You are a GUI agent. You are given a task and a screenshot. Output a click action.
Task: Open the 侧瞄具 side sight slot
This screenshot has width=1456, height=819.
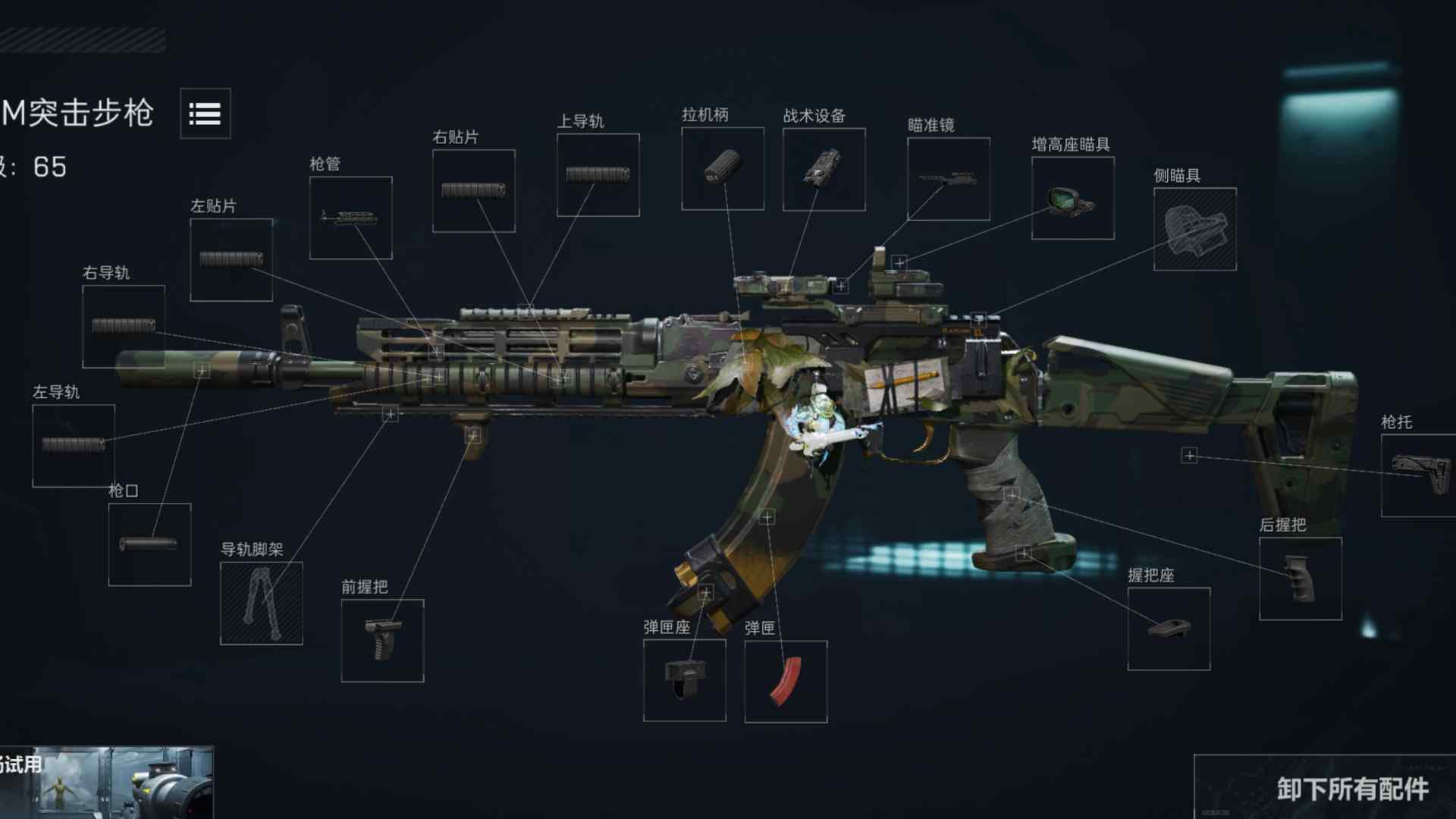coord(1194,230)
